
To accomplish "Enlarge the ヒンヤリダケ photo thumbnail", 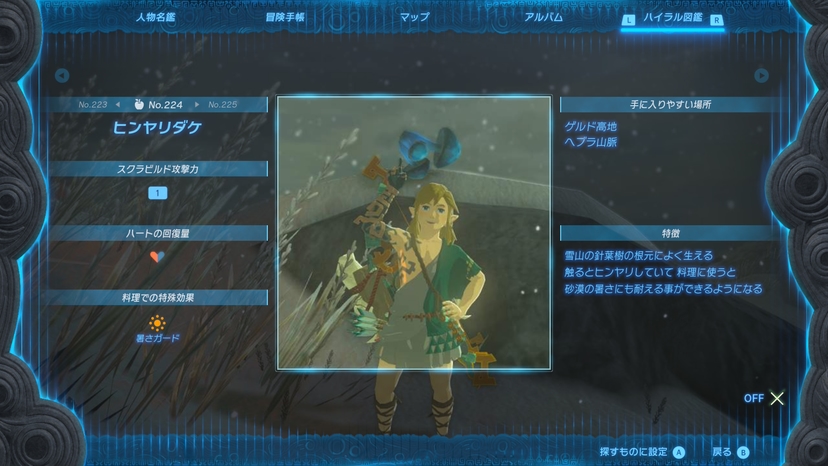I will [x=413, y=231].
